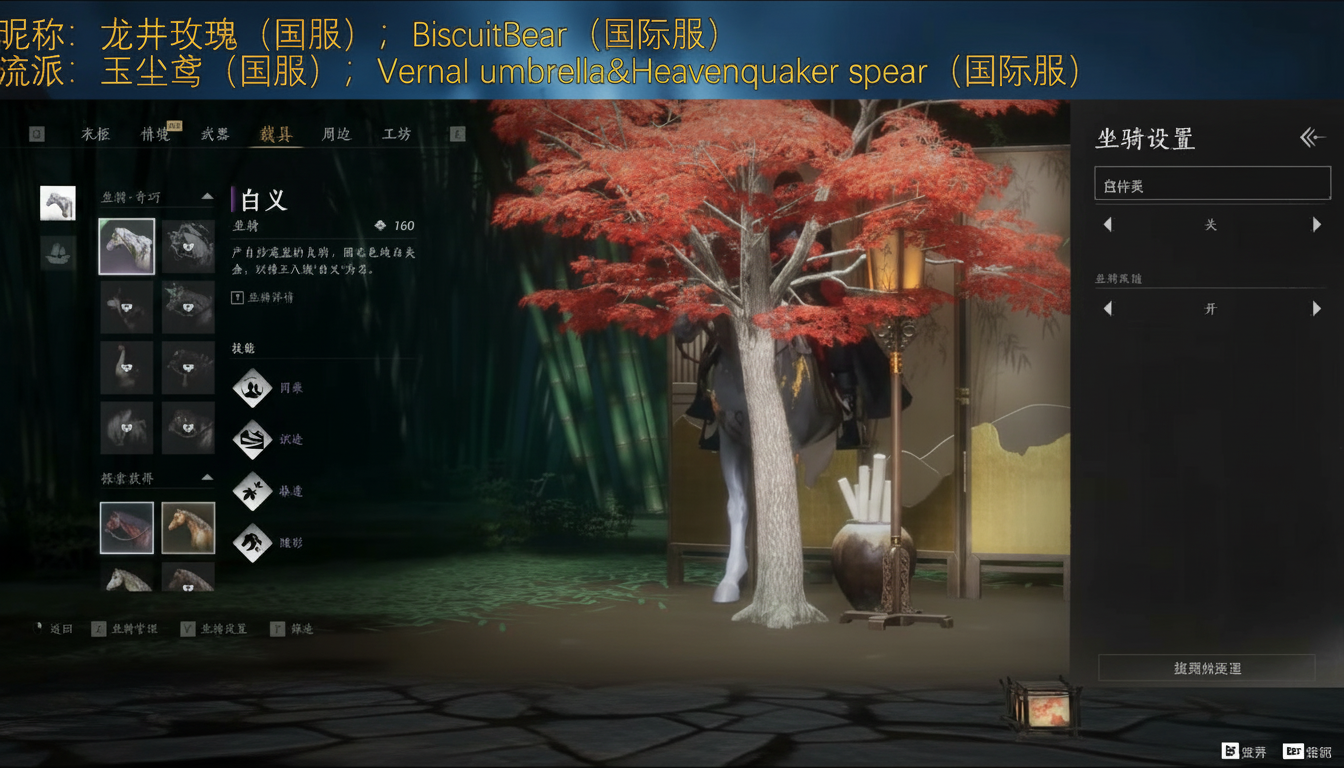Open the 工坊 tab

click(x=394, y=133)
